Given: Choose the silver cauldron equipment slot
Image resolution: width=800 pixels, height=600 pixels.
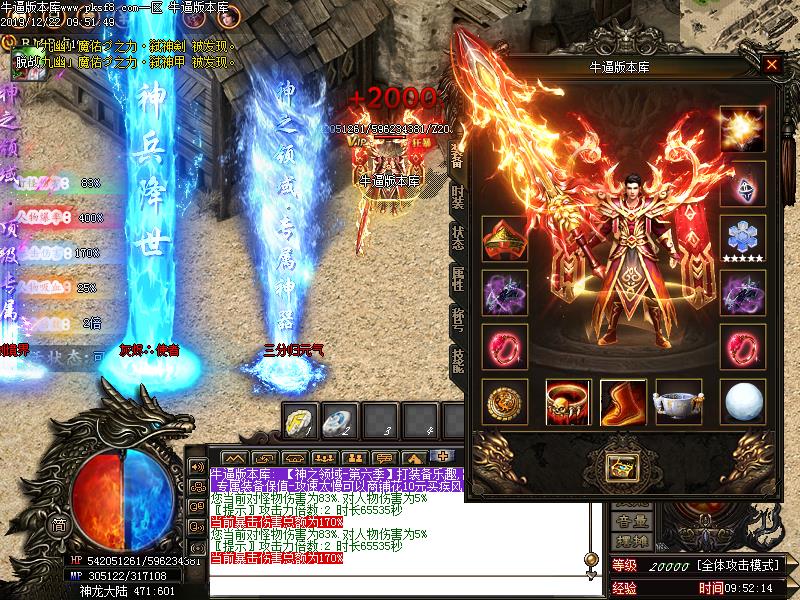Looking at the screenshot, I should (x=677, y=402).
